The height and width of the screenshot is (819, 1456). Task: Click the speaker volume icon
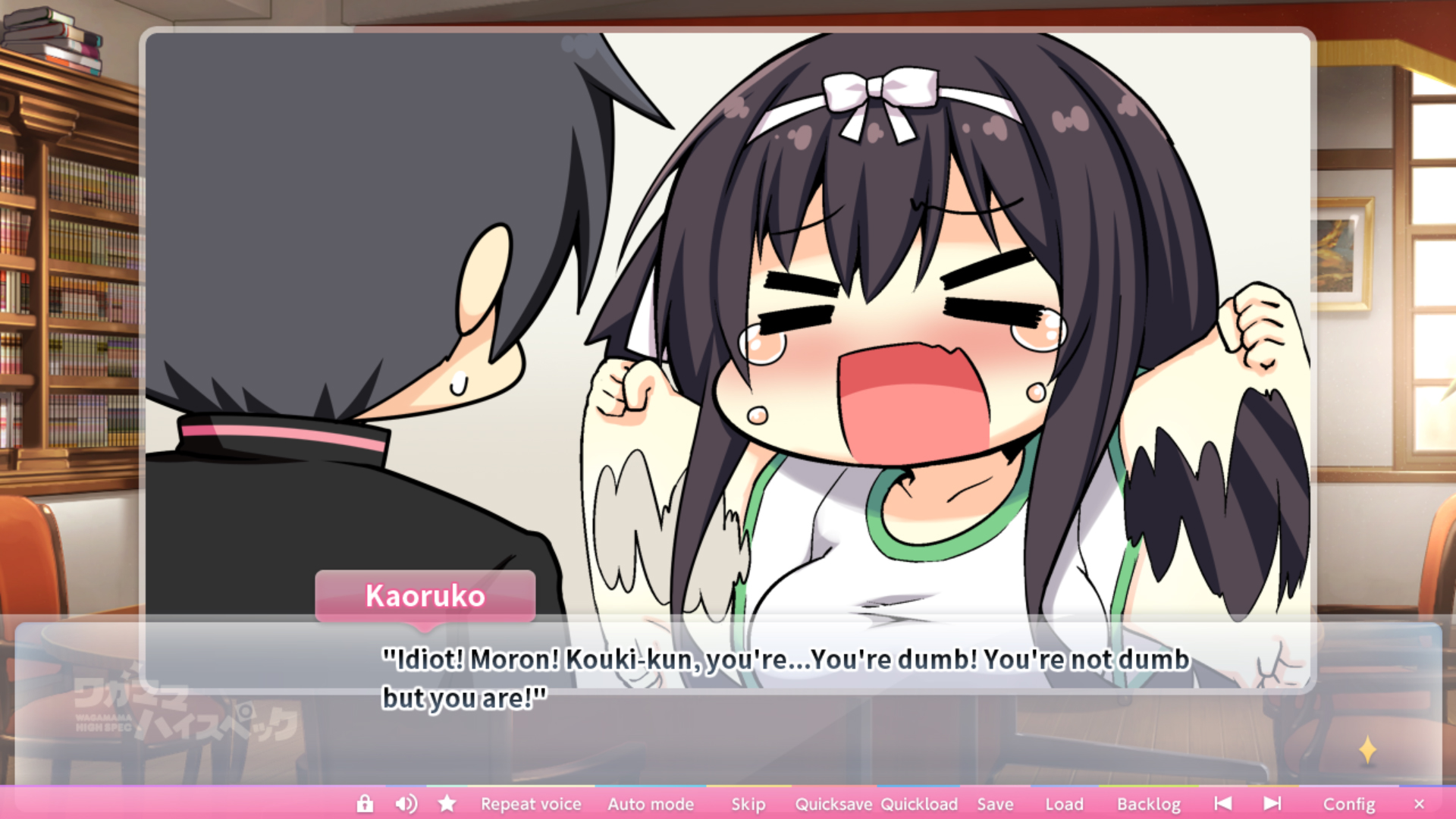click(406, 804)
